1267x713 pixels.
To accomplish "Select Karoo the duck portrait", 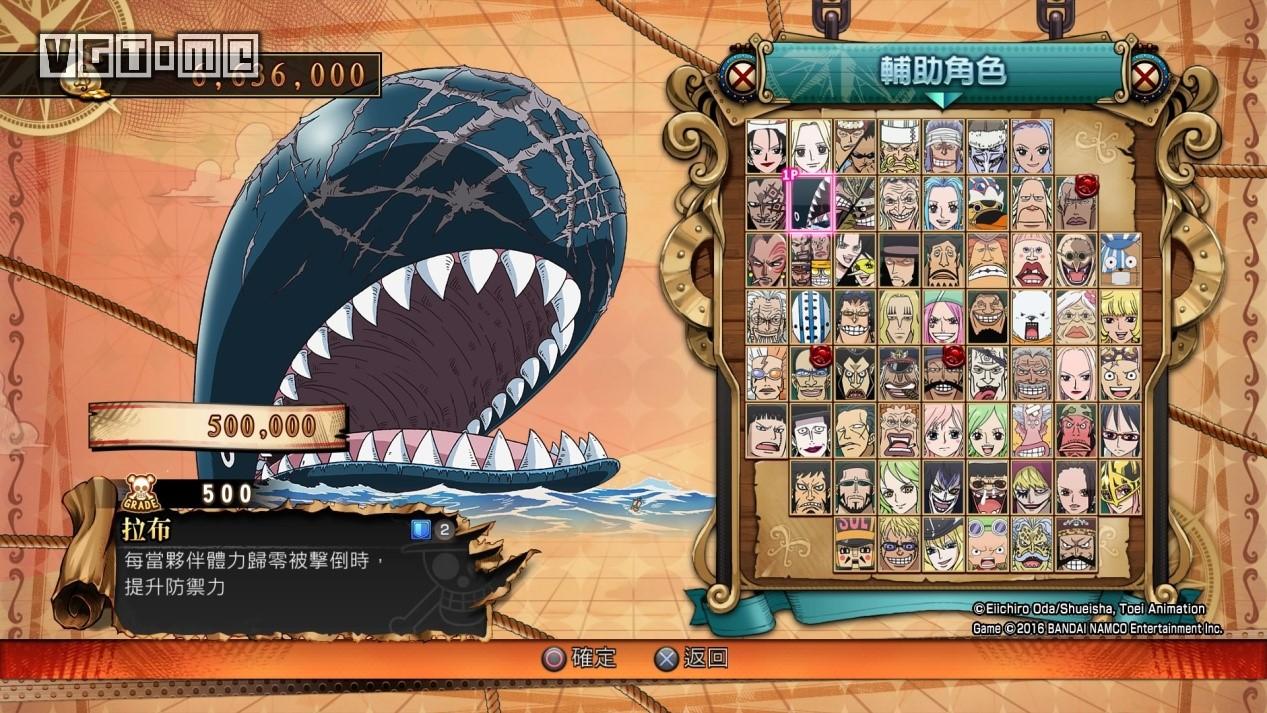I will click(988, 203).
